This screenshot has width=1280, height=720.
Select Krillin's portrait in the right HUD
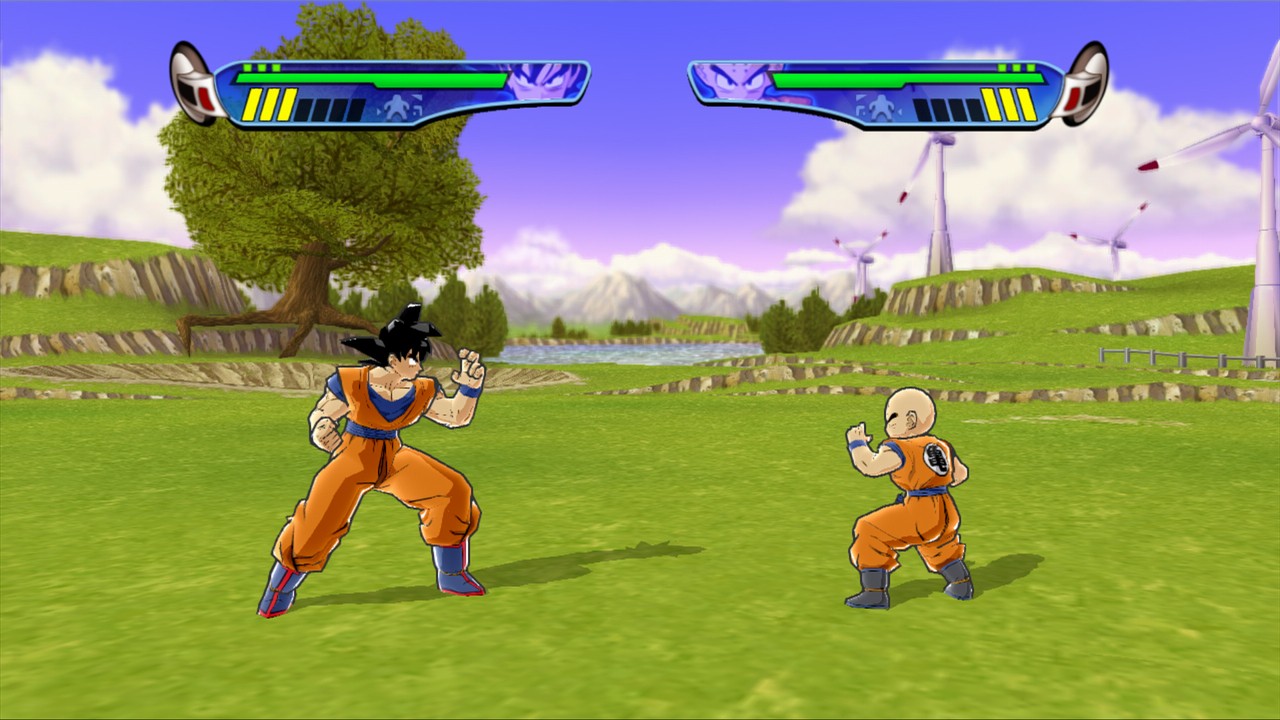click(737, 81)
